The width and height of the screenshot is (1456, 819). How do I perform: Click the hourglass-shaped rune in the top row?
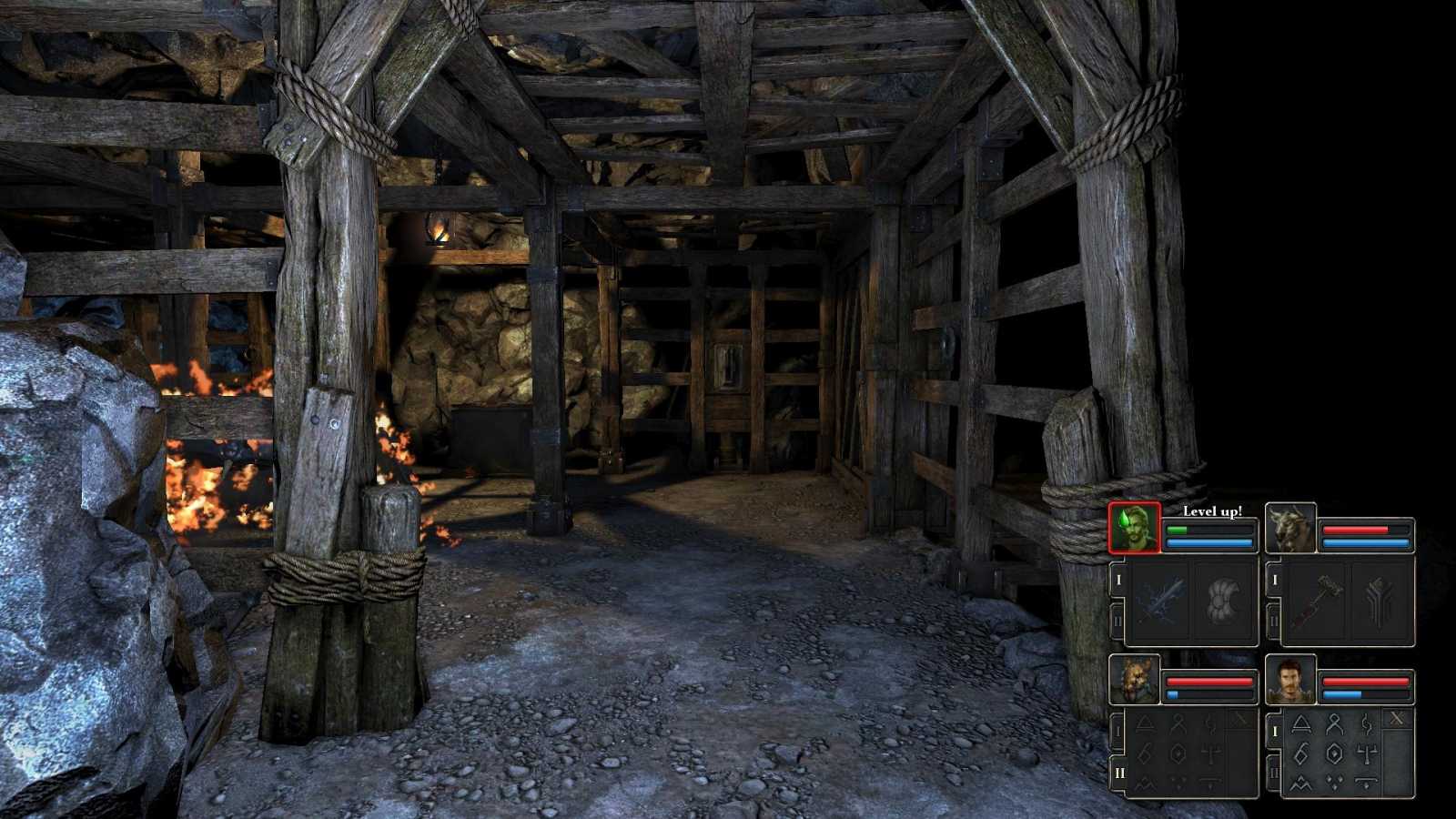pyautogui.click(x=1333, y=723)
